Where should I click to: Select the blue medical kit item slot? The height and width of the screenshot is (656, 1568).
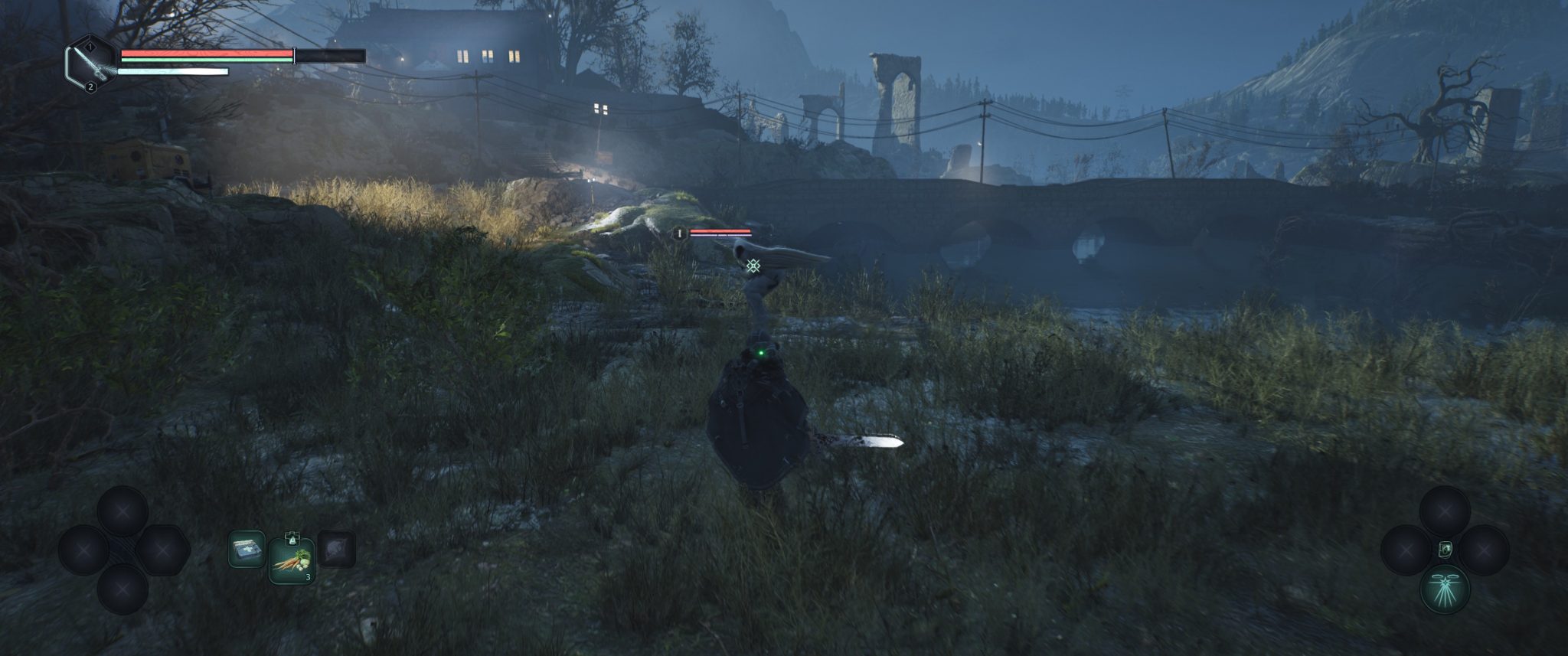point(247,550)
